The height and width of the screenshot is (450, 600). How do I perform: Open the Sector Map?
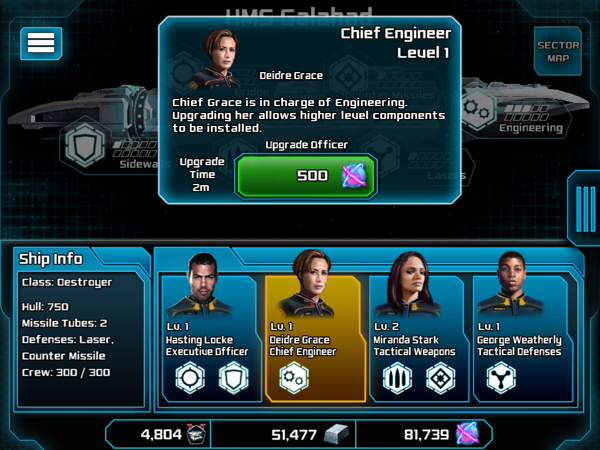point(558,50)
